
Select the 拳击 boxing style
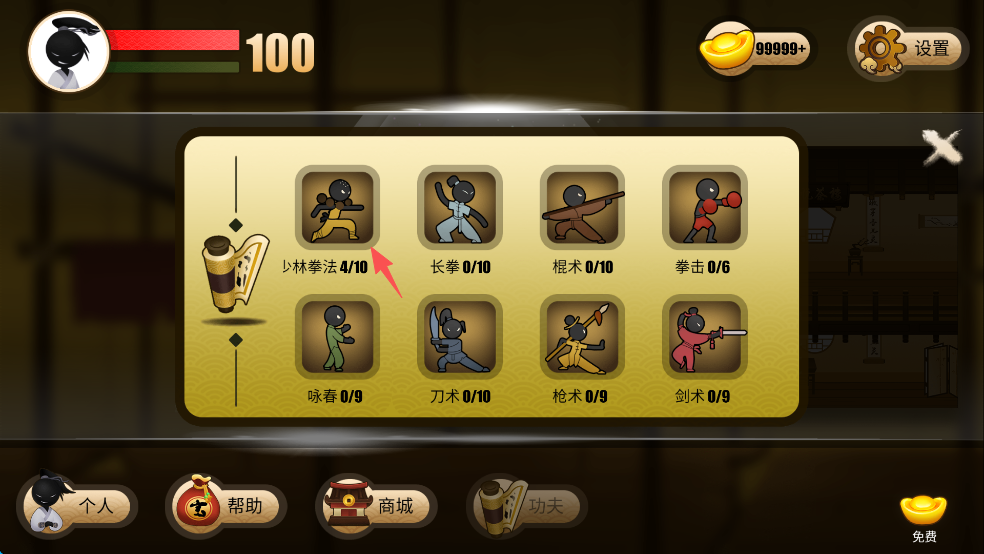point(704,208)
